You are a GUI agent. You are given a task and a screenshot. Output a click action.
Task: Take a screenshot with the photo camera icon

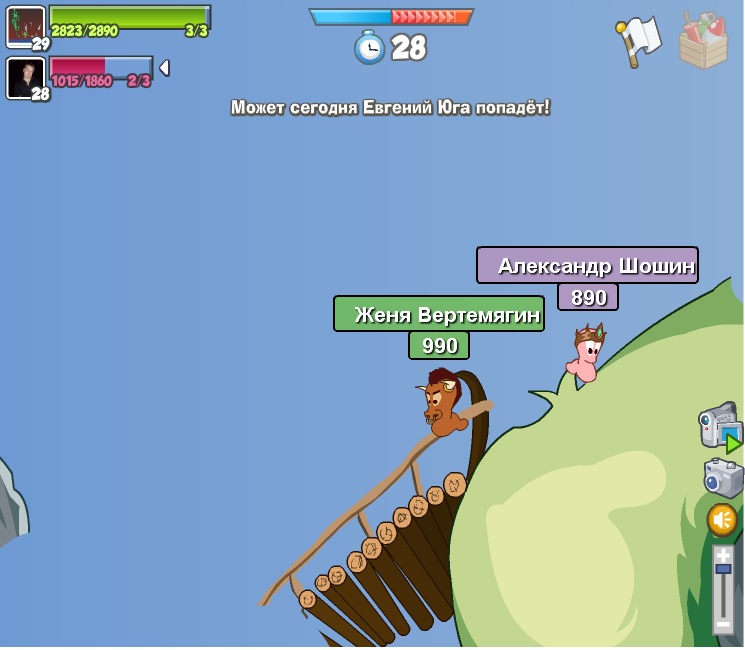pos(722,477)
